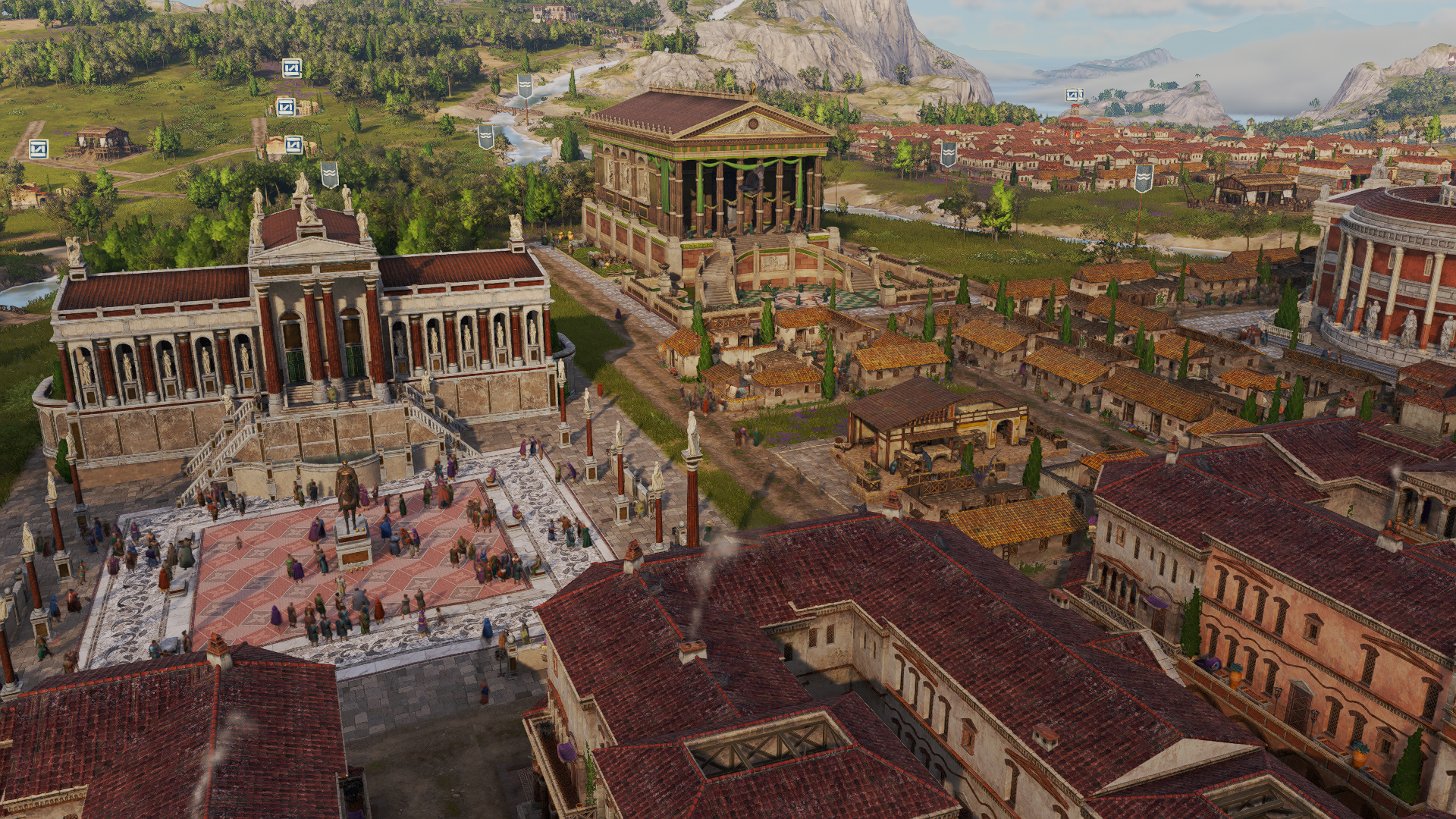Click the topmost marker icon near the forest treeline
The width and height of the screenshot is (1456, 819).
(290, 68)
